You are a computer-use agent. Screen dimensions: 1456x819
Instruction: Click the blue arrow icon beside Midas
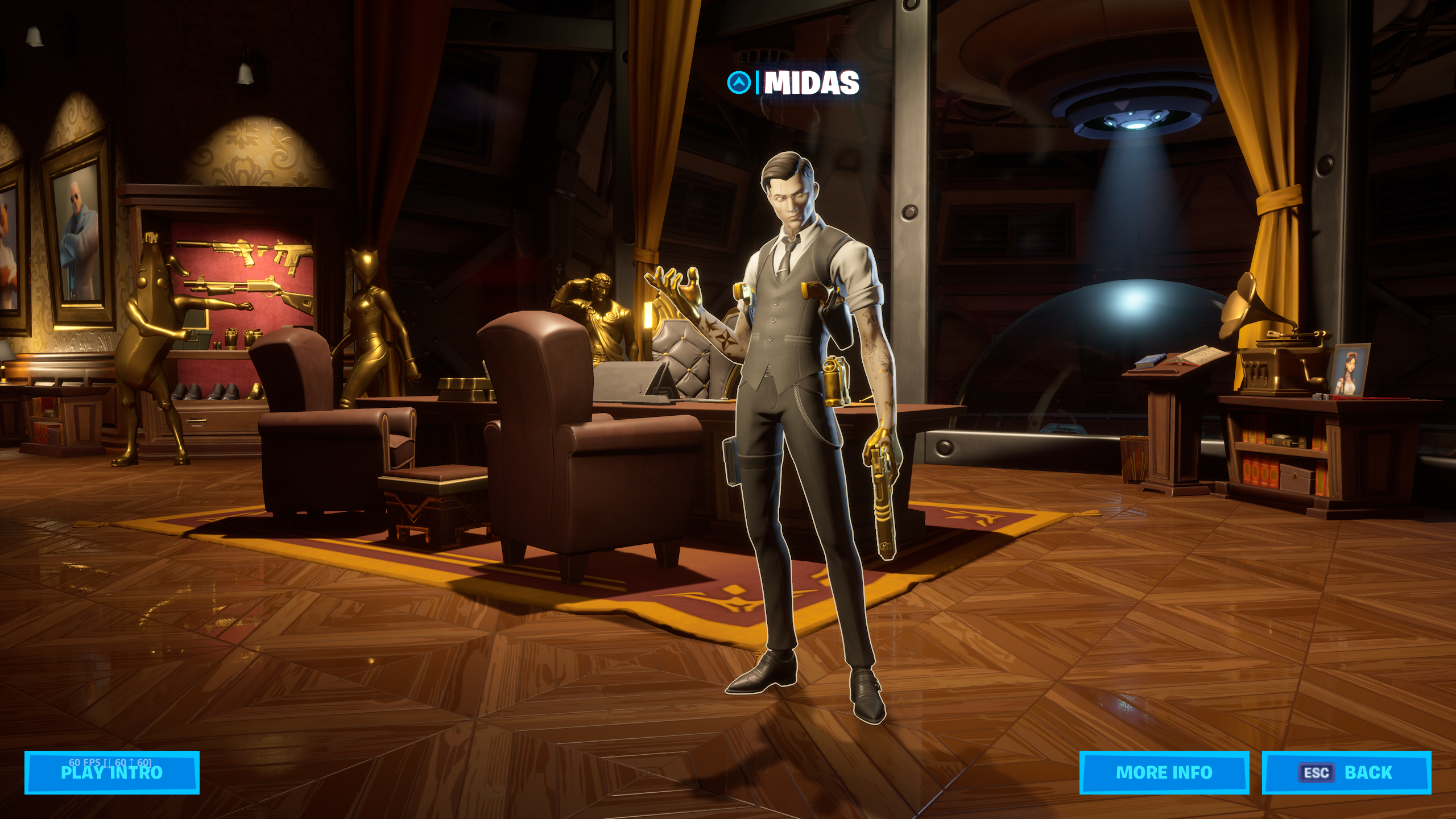coord(739,83)
